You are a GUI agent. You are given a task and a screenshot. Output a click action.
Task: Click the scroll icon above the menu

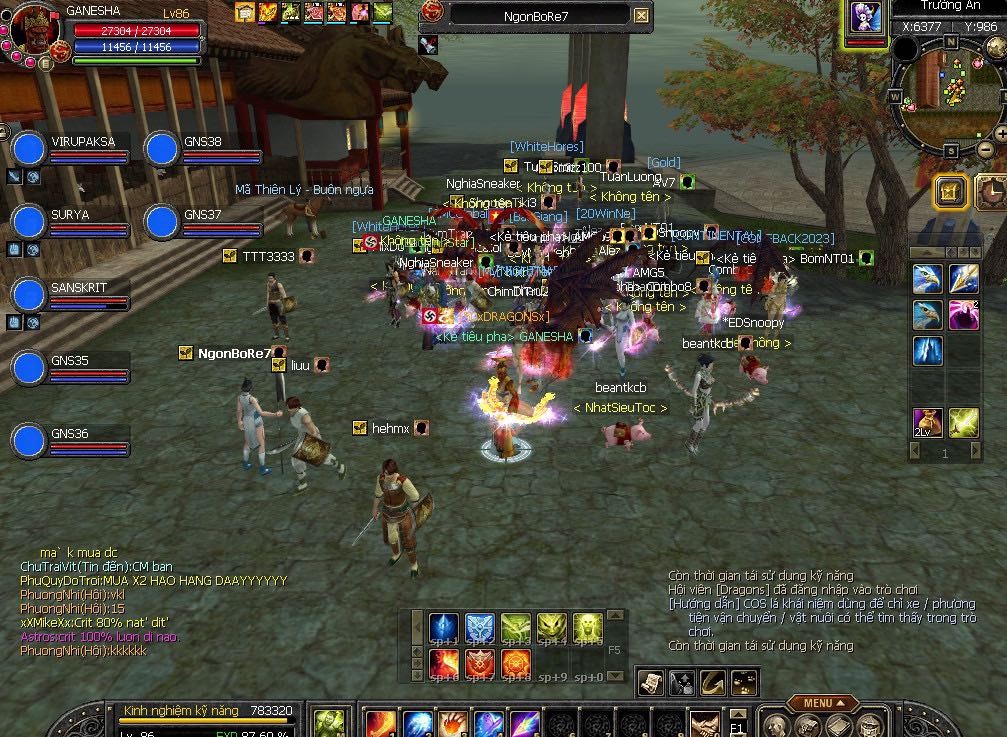(x=651, y=682)
